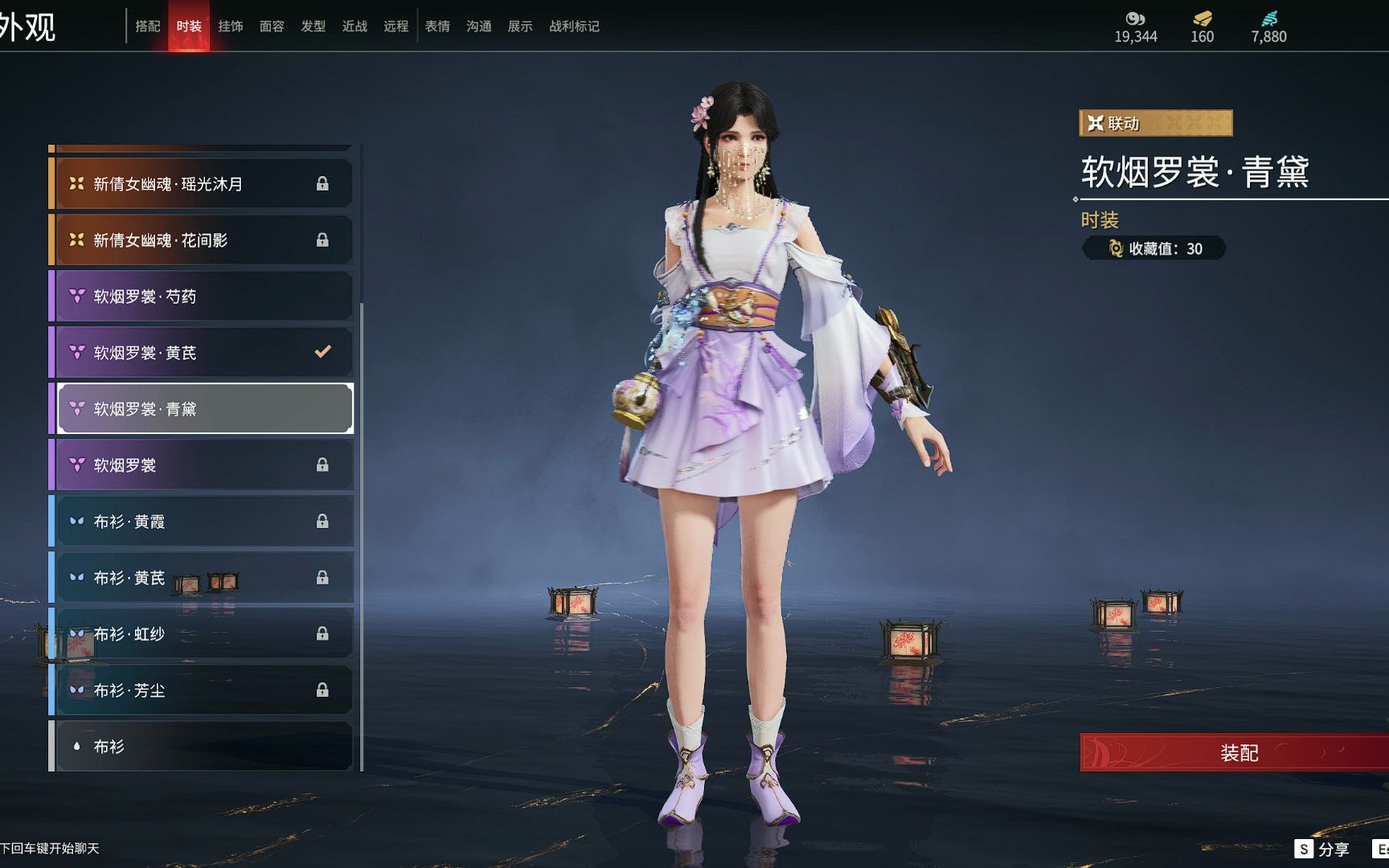Expand the 展示 section
Screen dimensions: 1389x868
point(521,26)
